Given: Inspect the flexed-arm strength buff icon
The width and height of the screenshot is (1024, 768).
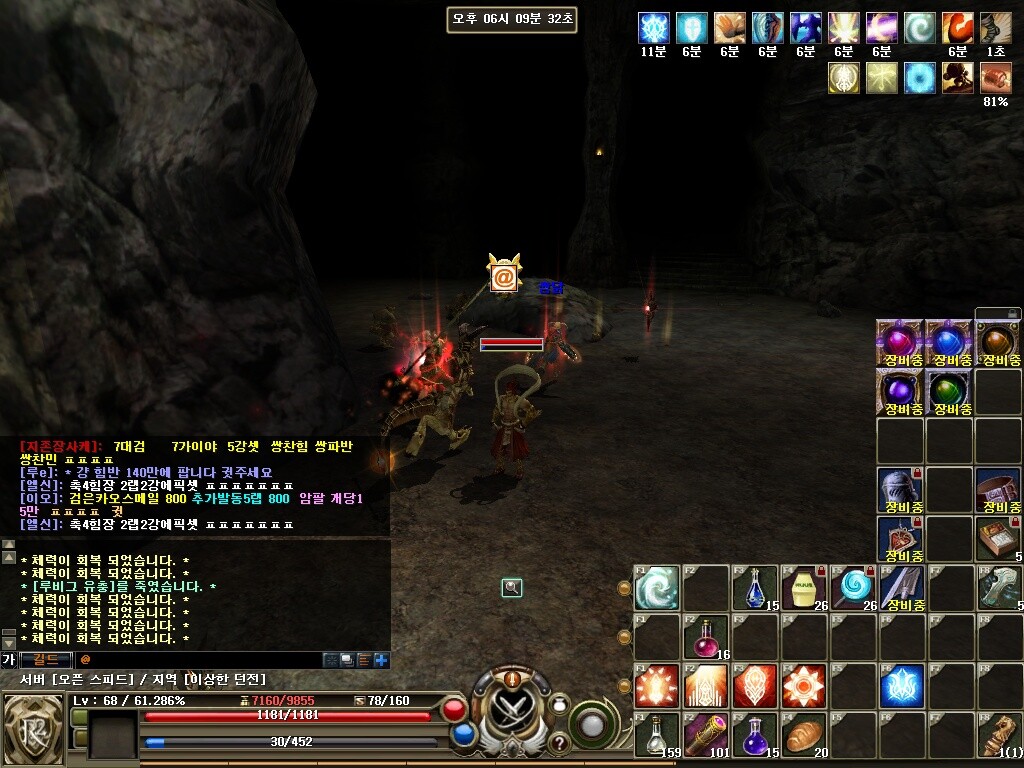Looking at the screenshot, I should [957, 27].
